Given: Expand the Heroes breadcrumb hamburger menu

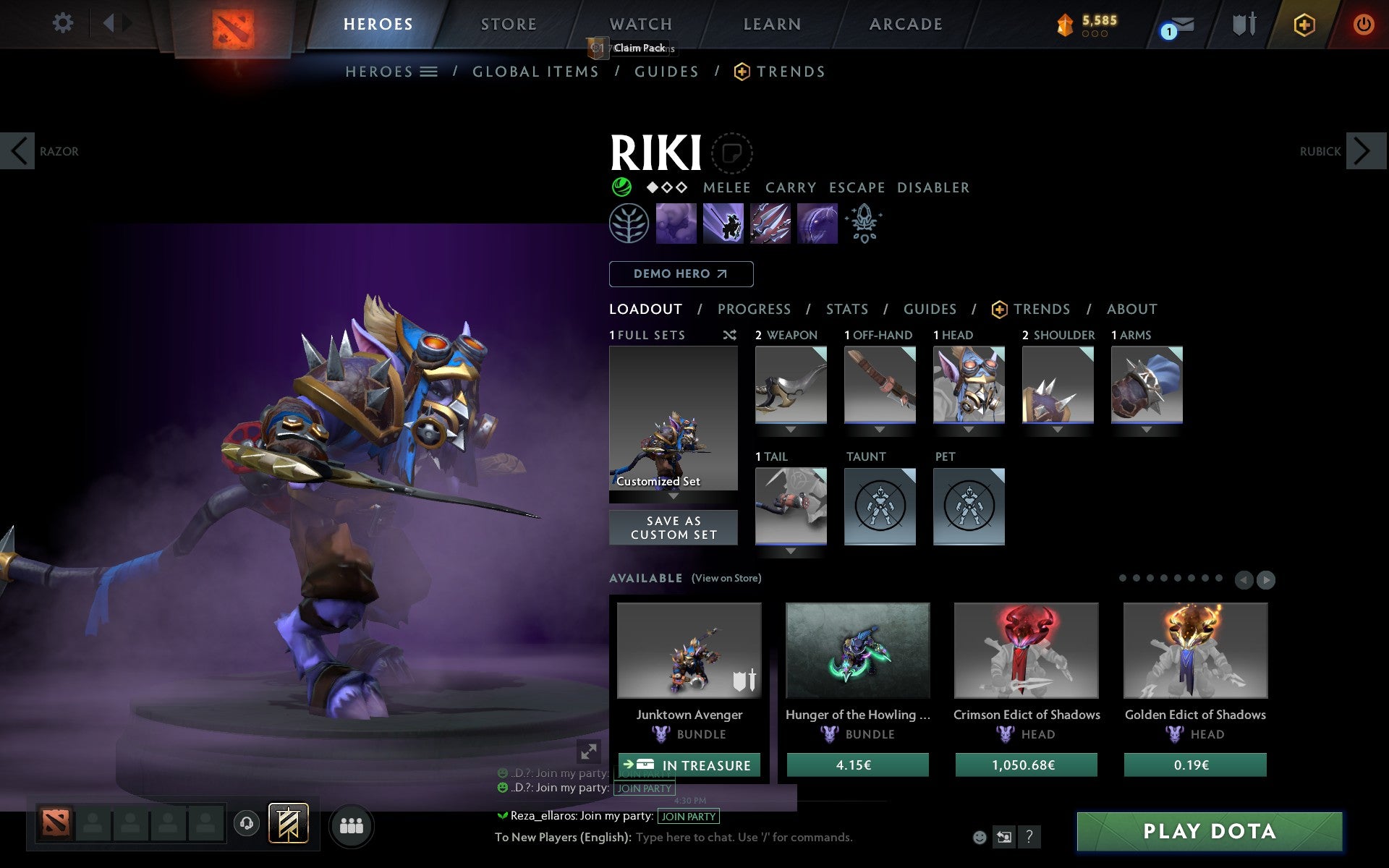Looking at the screenshot, I should point(428,72).
